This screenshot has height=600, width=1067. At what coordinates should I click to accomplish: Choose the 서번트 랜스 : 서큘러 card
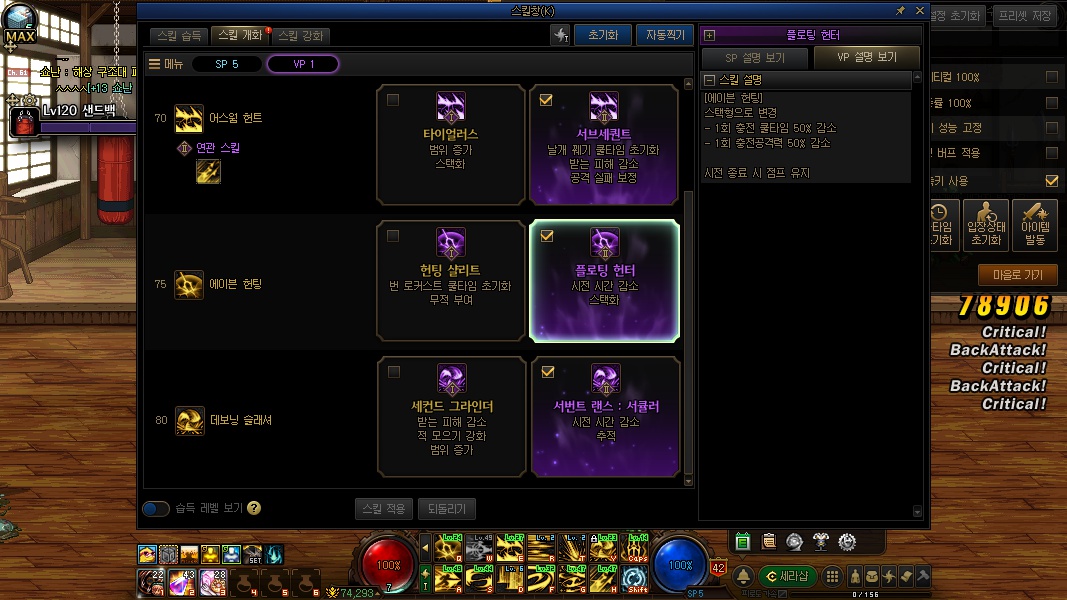tap(604, 416)
